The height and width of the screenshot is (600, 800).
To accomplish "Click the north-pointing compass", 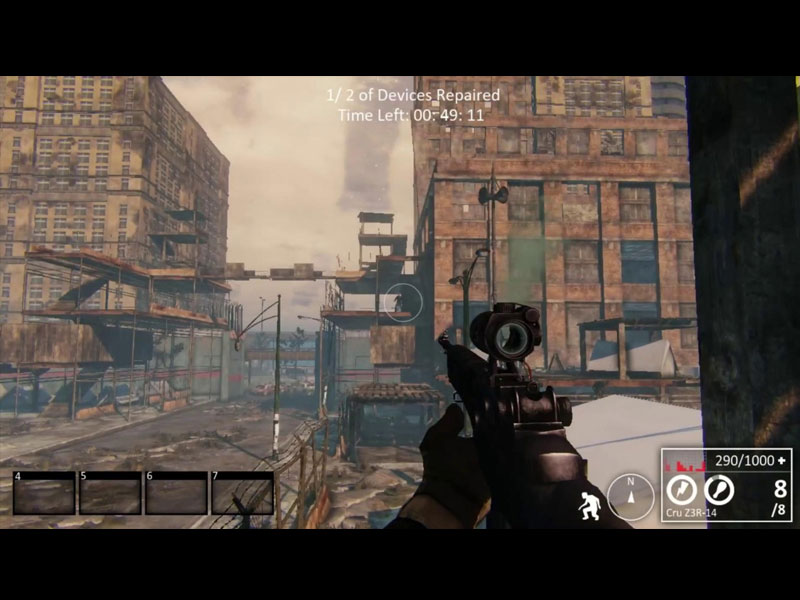I will [630, 496].
